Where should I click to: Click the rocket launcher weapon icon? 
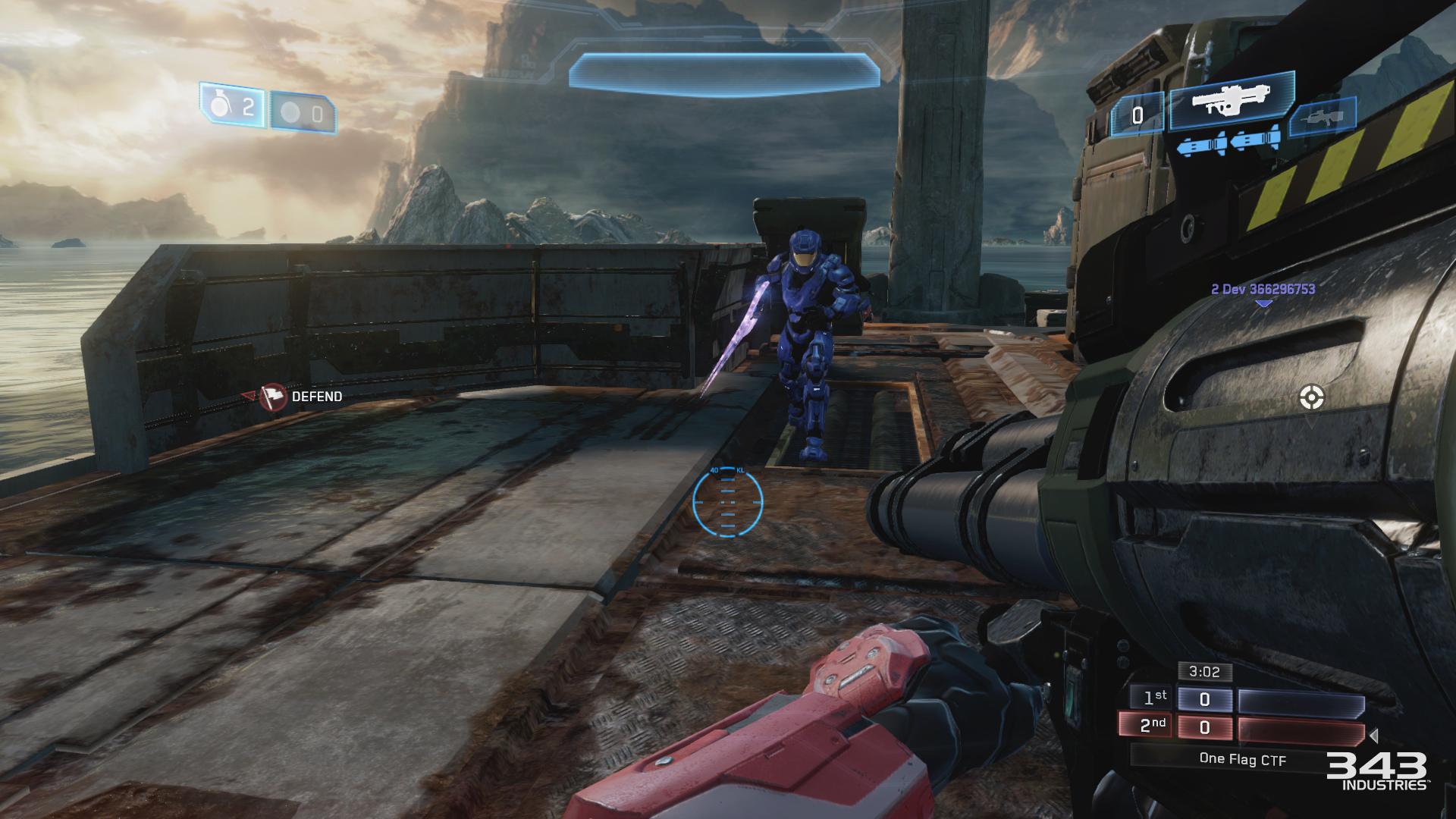(x=1230, y=99)
